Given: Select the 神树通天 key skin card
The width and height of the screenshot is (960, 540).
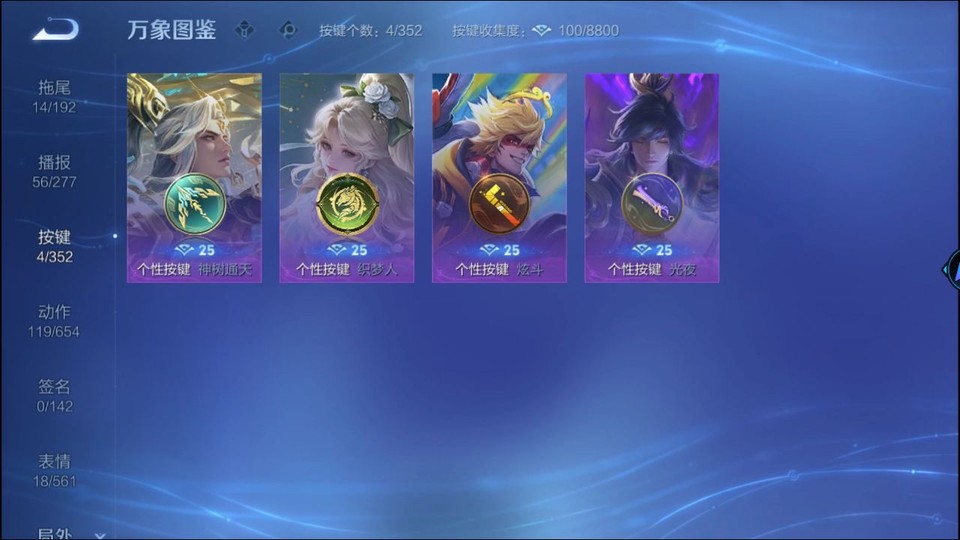Looking at the screenshot, I should coord(194,177).
